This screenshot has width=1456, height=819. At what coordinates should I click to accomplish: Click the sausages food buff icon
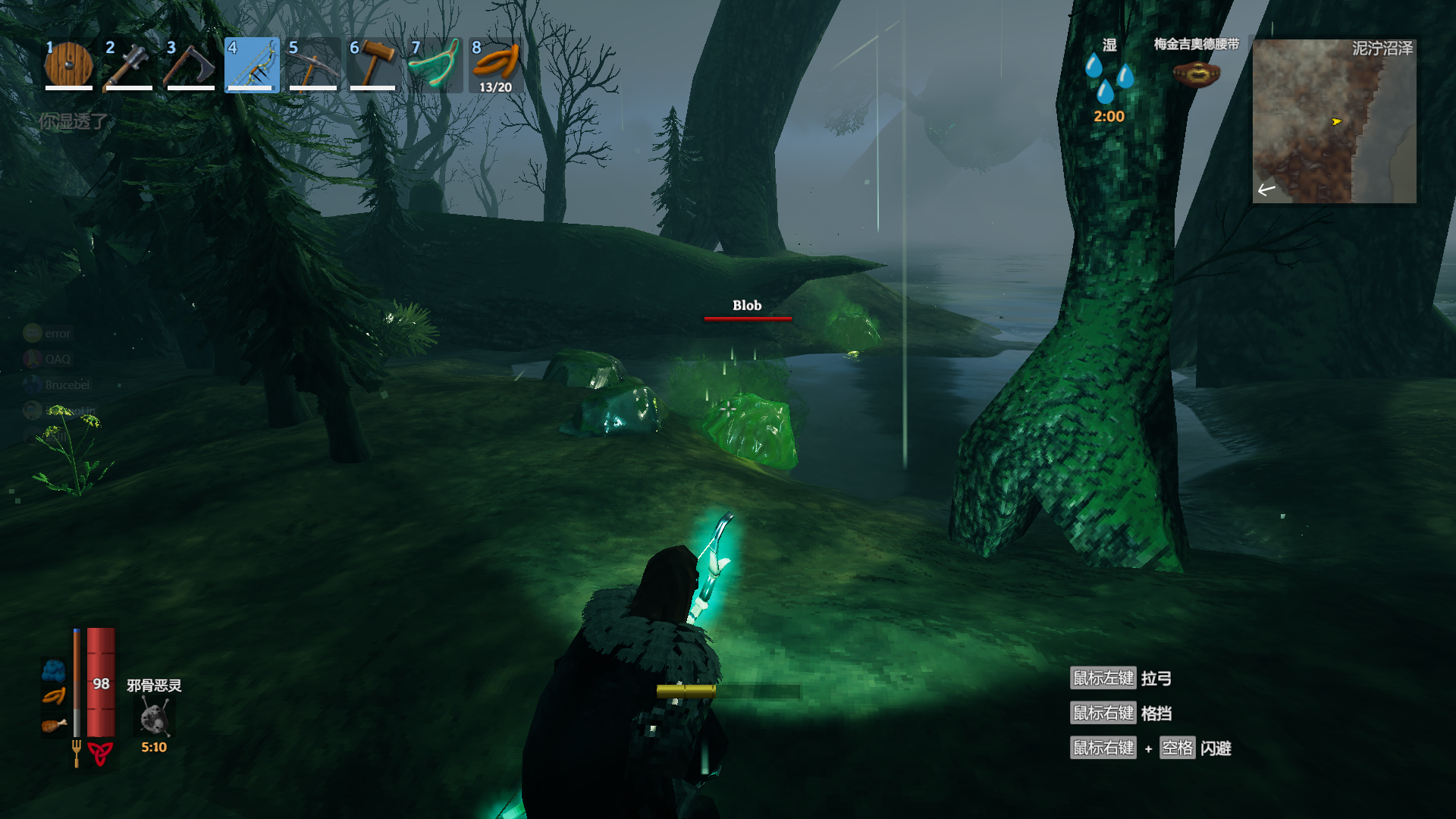pyautogui.click(x=53, y=697)
